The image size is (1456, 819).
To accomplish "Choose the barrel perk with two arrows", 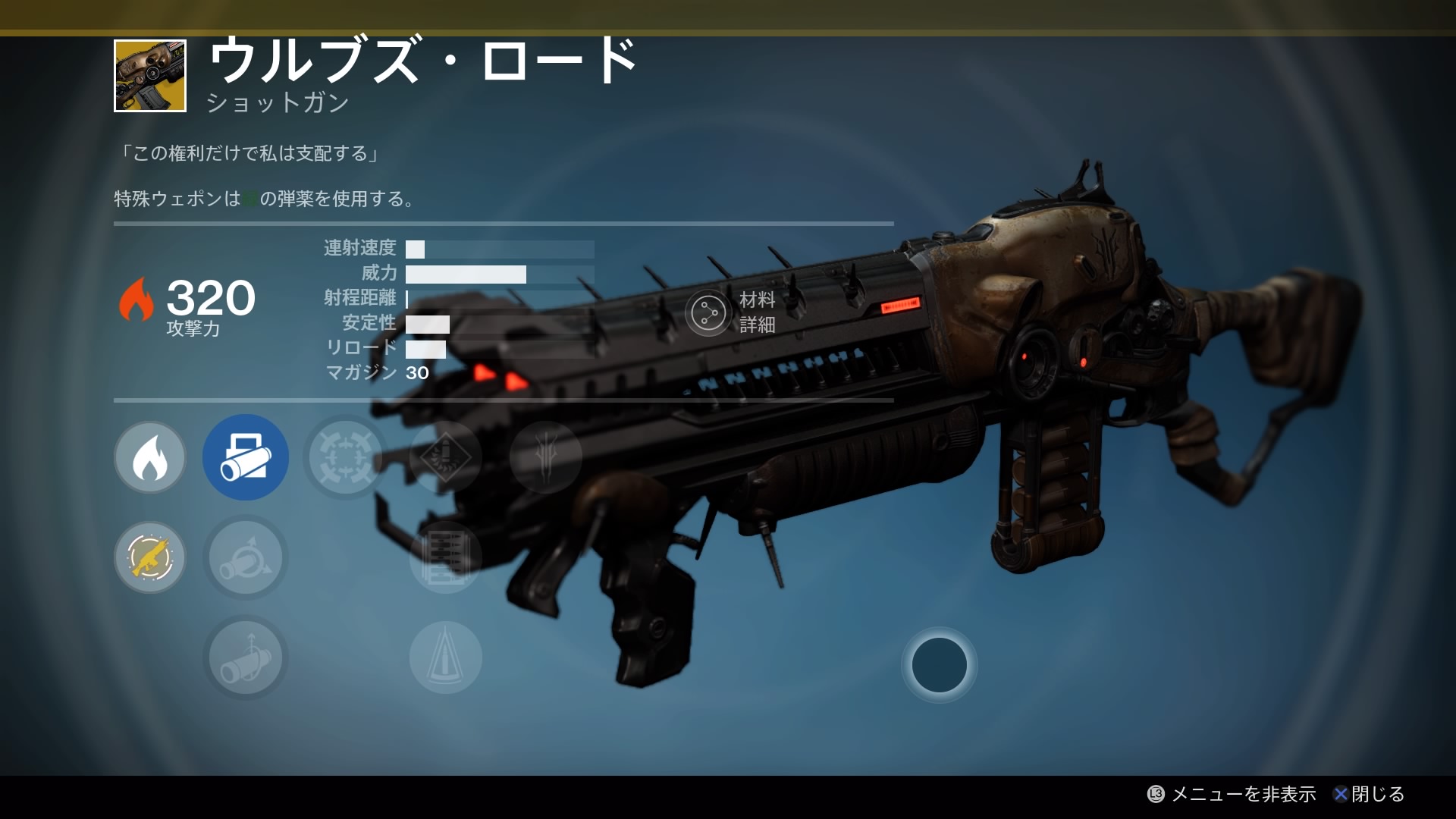I will coord(246,557).
